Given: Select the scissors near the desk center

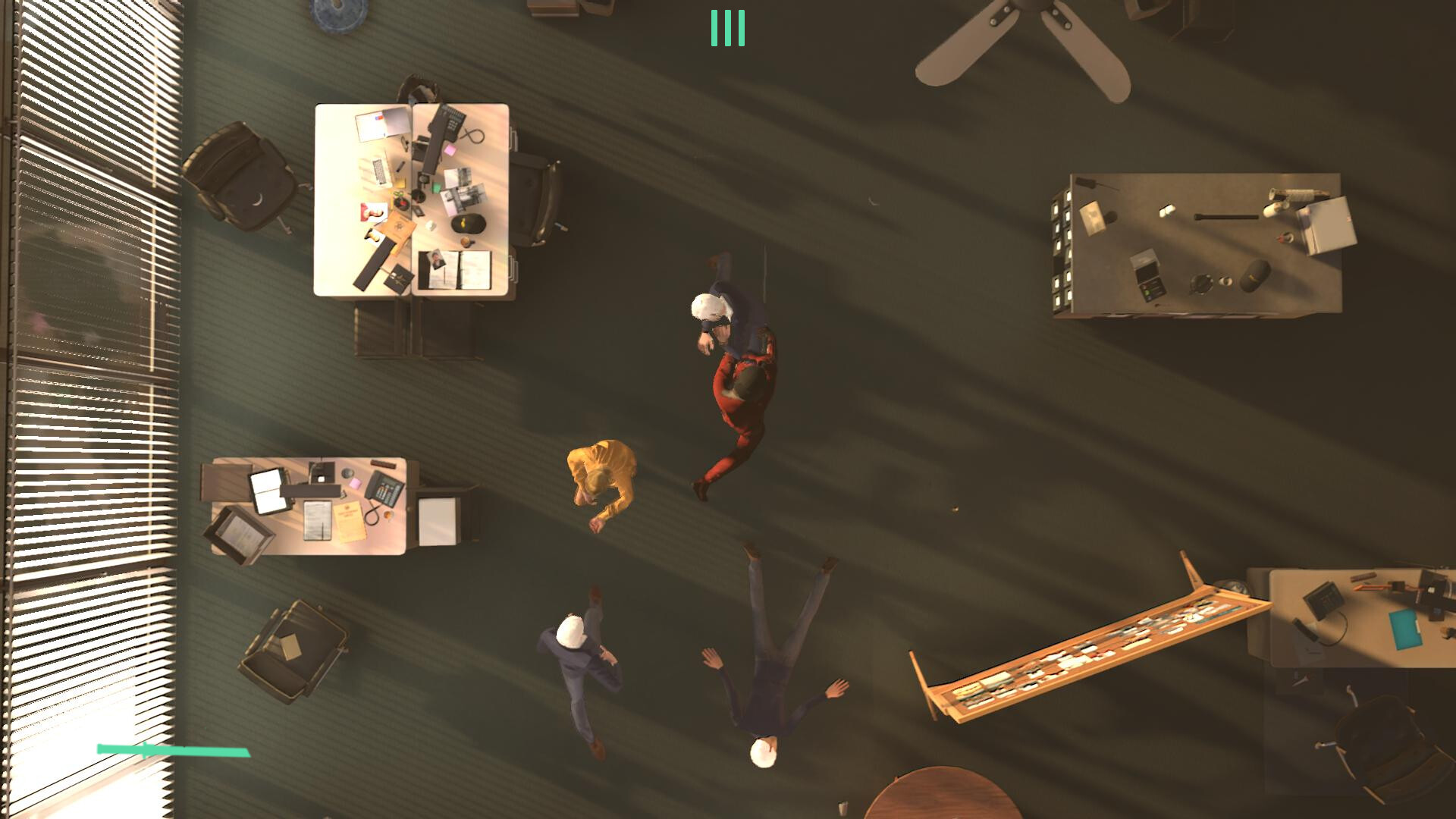Looking at the screenshot, I should pos(398,193).
